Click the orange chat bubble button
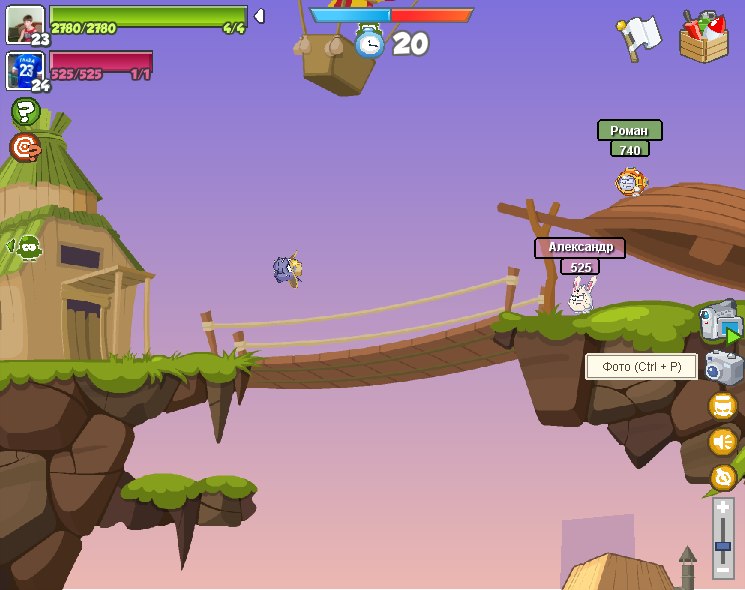 pos(722,406)
